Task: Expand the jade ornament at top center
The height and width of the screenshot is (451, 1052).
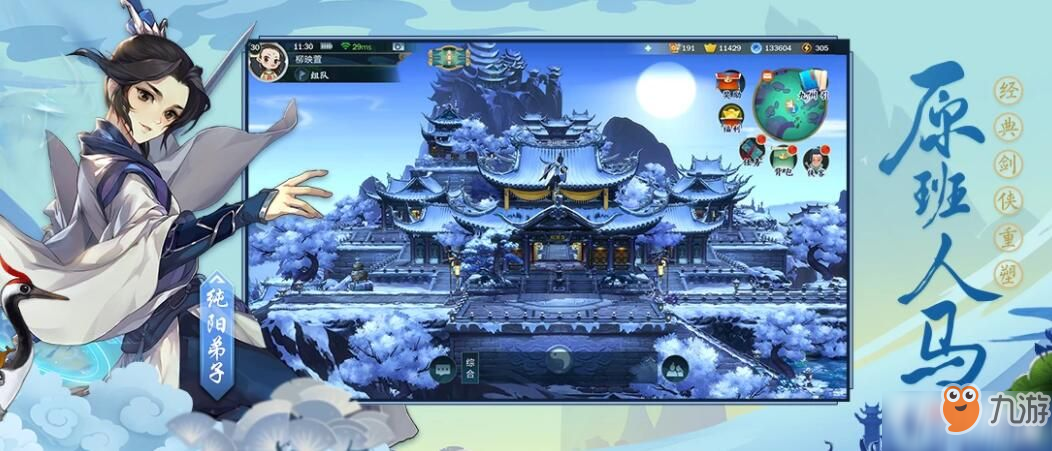Action: point(449,56)
